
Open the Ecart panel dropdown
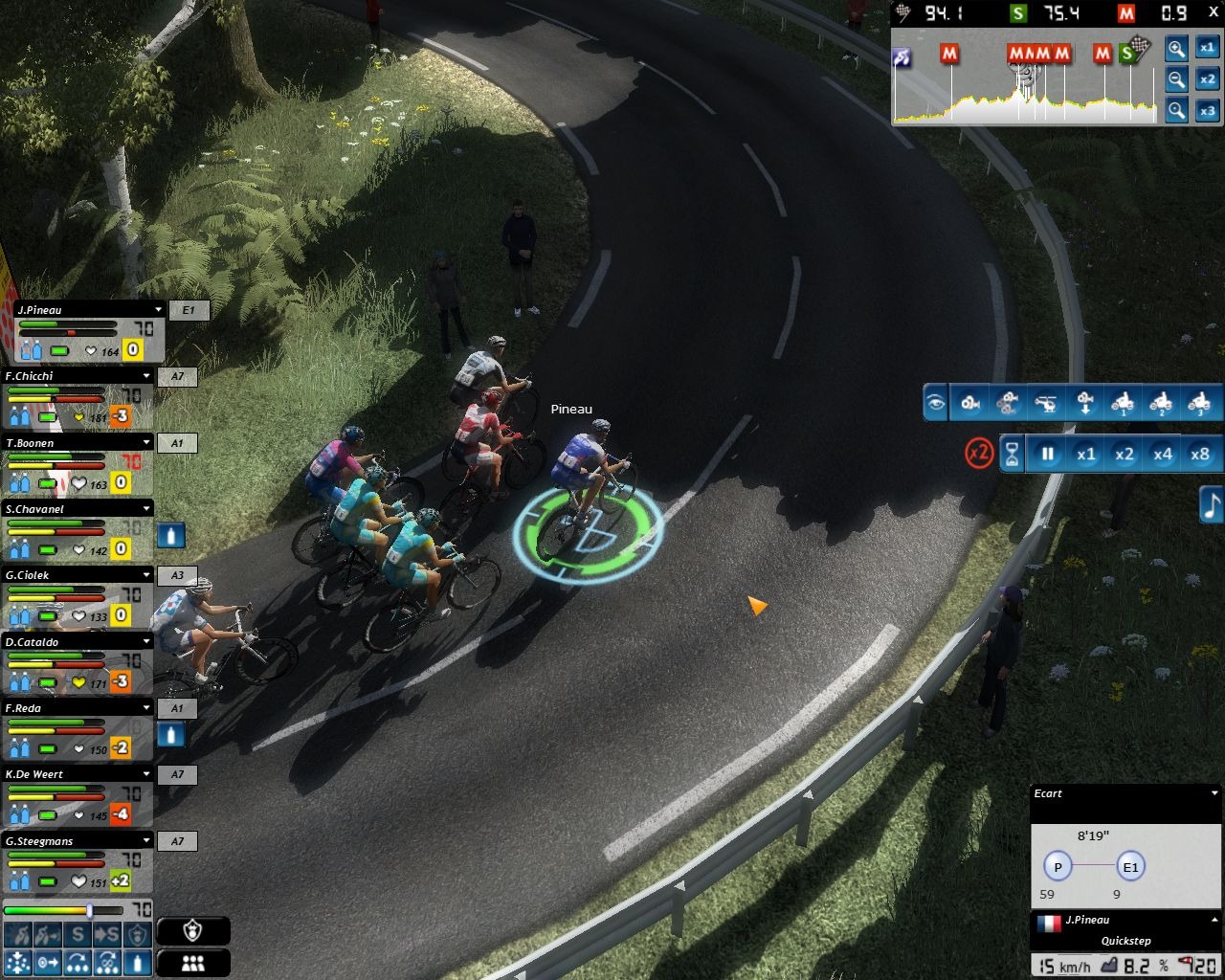1214,793
